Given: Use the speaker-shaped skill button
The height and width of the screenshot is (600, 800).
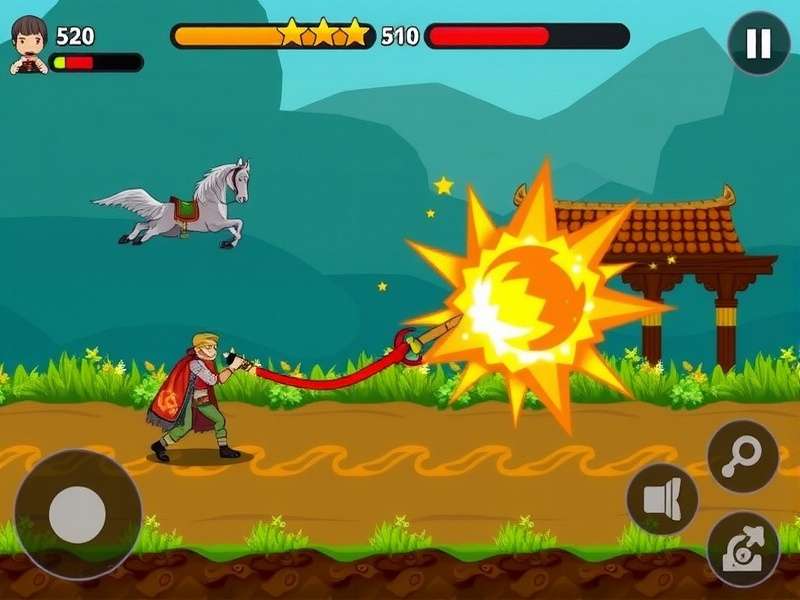Looking at the screenshot, I should pos(662,499).
